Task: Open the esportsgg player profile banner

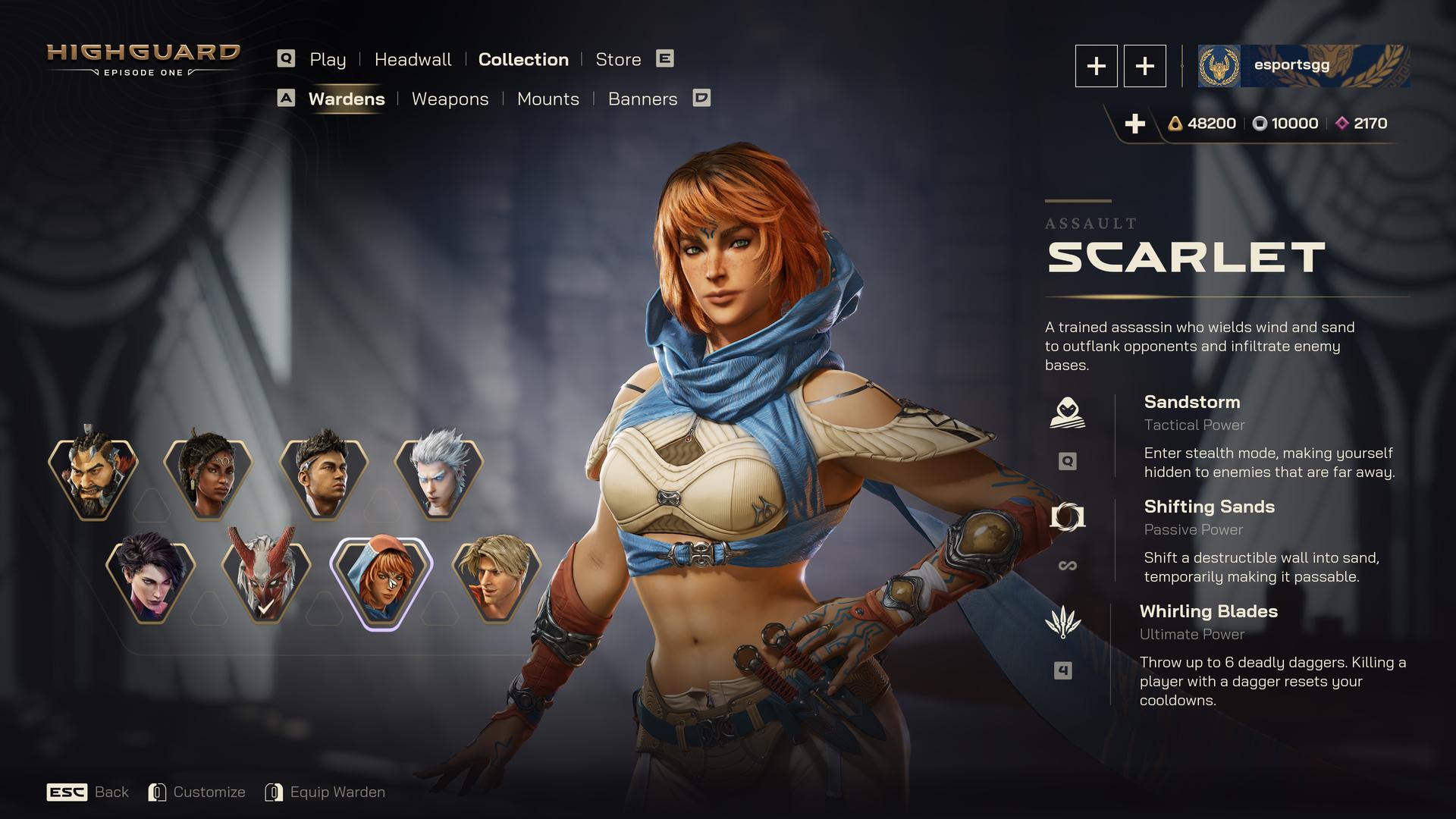Action: [x=1304, y=66]
